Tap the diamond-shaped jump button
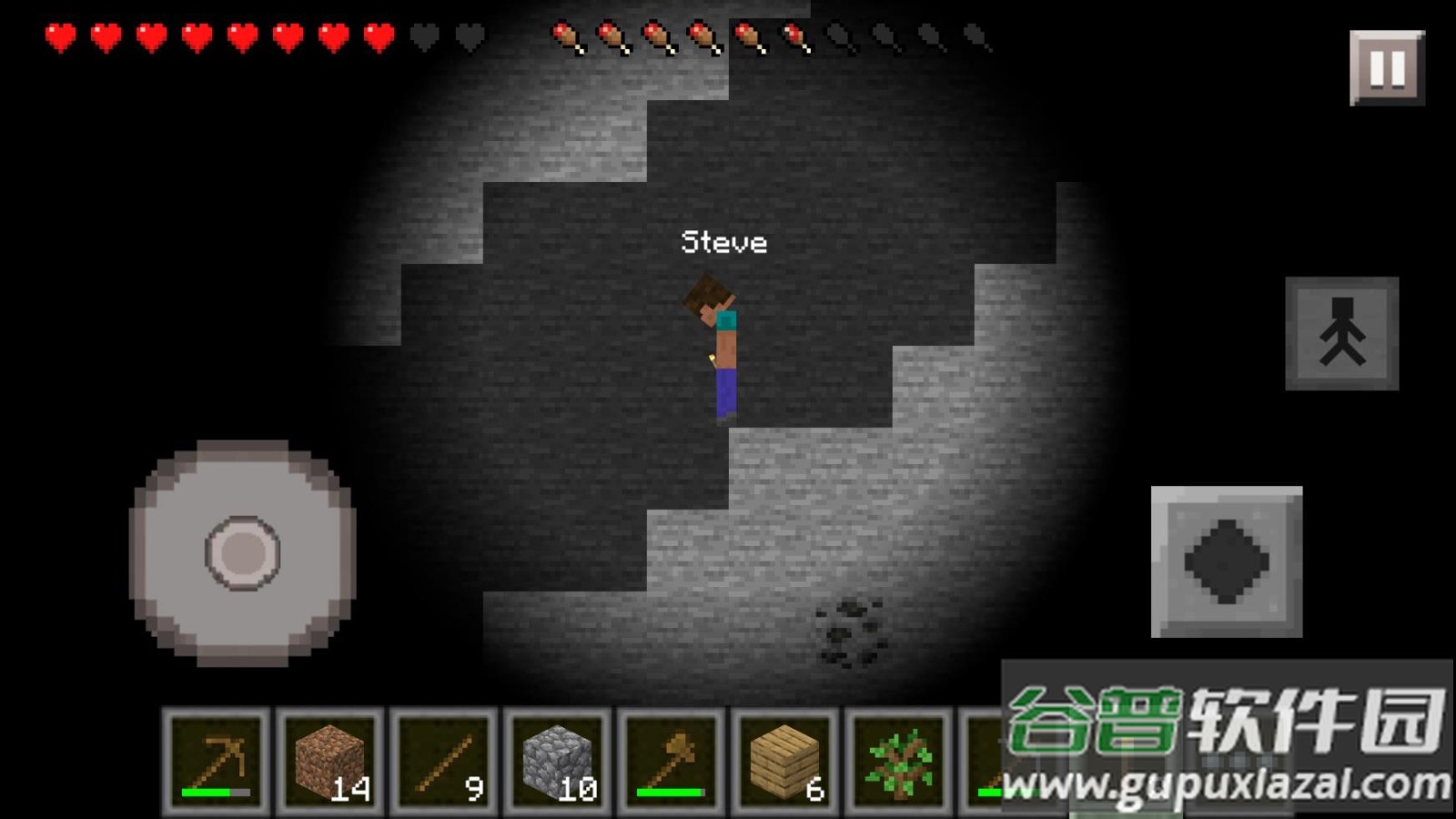The width and height of the screenshot is (1456, 819). (x=1227, y=561)
